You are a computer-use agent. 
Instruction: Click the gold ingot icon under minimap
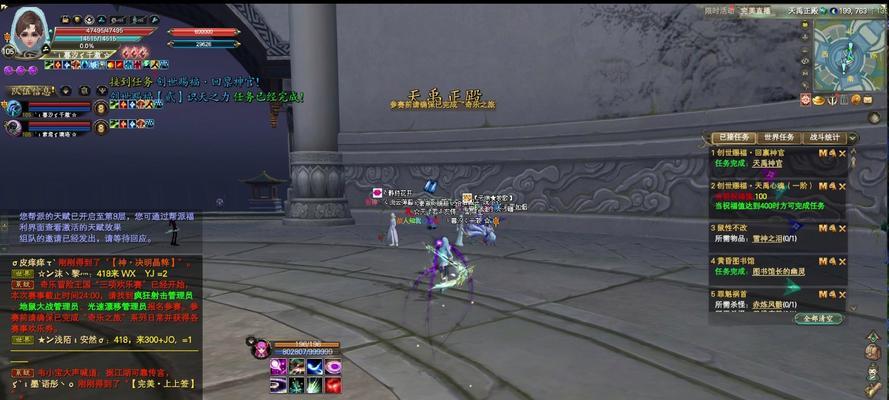[818, 100]
